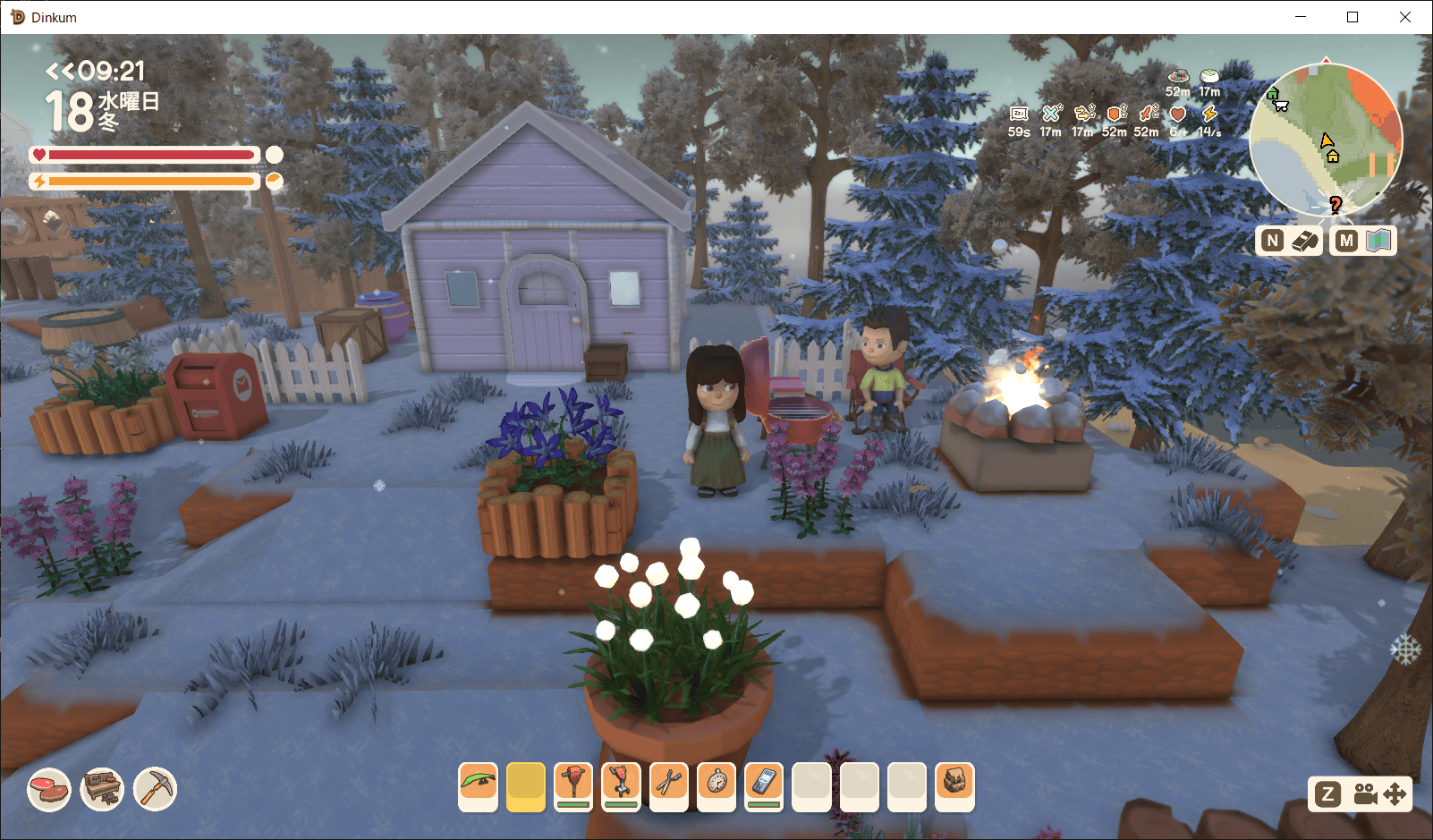Open the backpack slot on the hotbar
The height and width of the screenshot is (840, 1433).
(x=954, y=786)
